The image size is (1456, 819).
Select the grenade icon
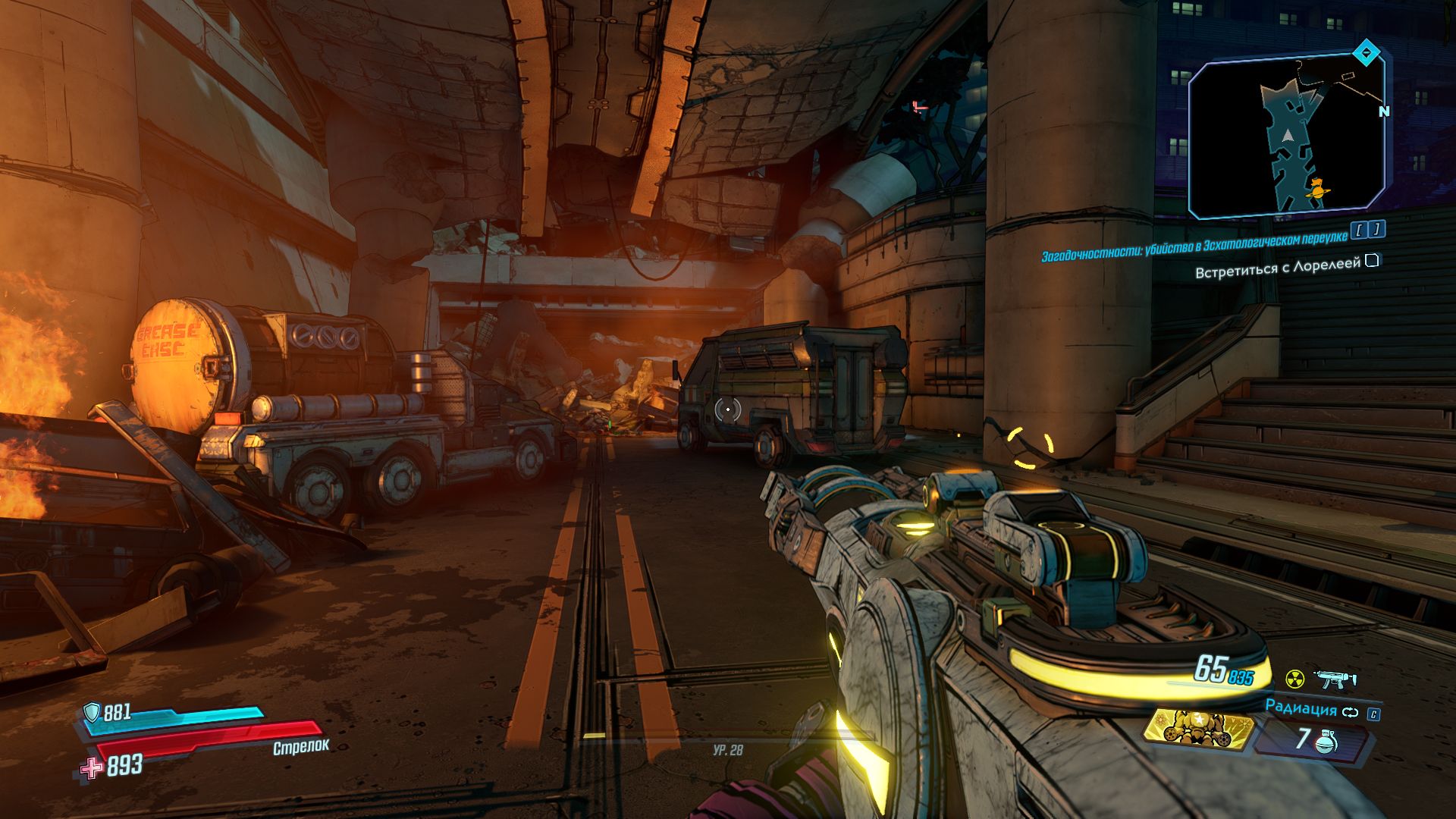(x=1328, y=742)
